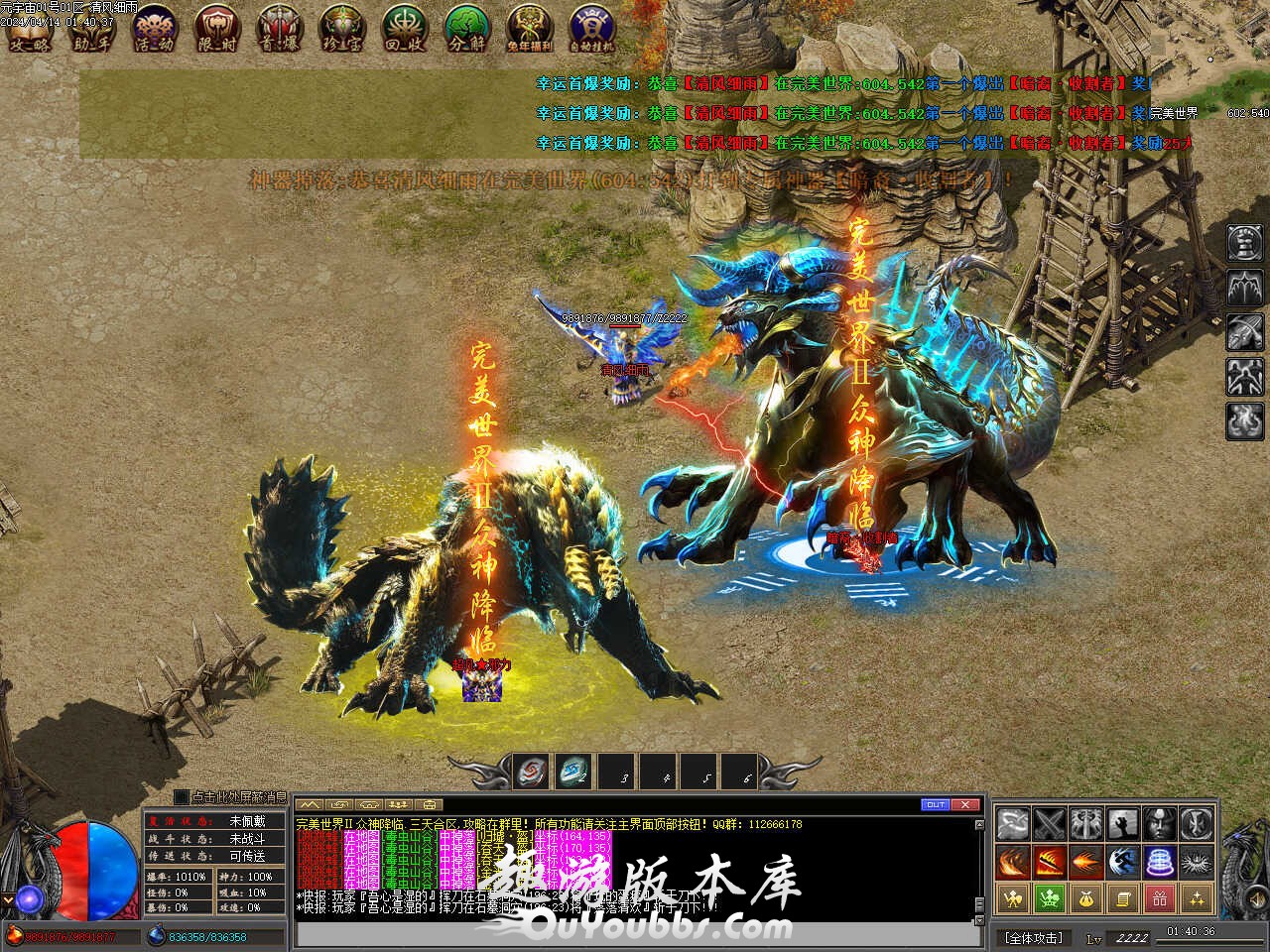Viewport: 1270px width, 952px height.
Task: Activate the blue rings skill icon
Action: pyautogui.click(x=1159, y=861)
